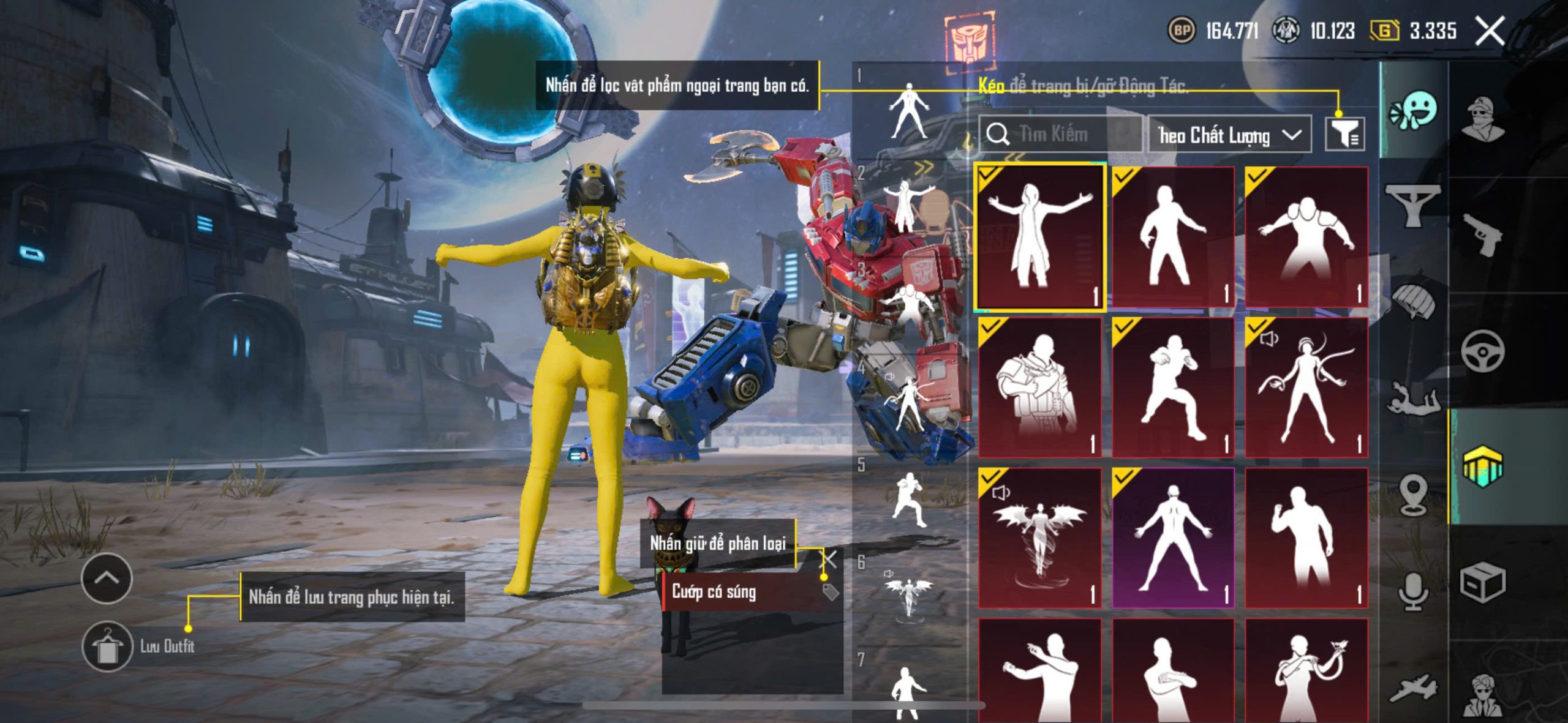Toggle the owned items filter funnel icon
This screenshot has width=1568, height=723.
(x=1344, y=134)
